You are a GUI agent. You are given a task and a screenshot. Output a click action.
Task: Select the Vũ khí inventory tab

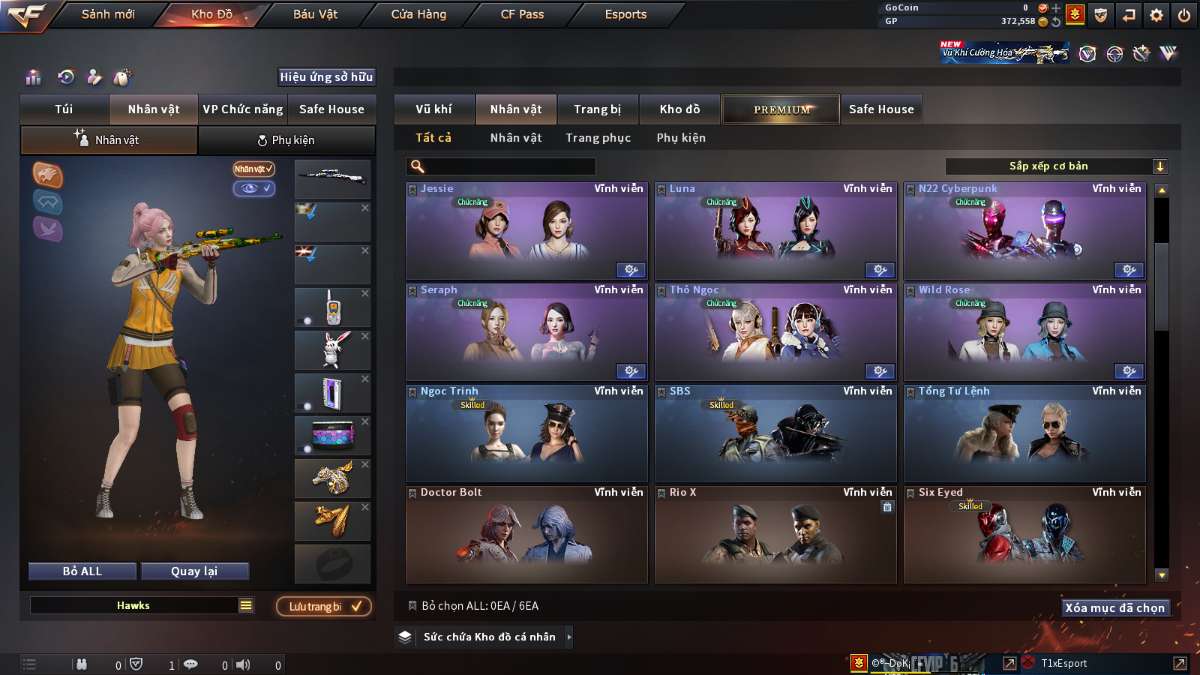click(434, 109)
